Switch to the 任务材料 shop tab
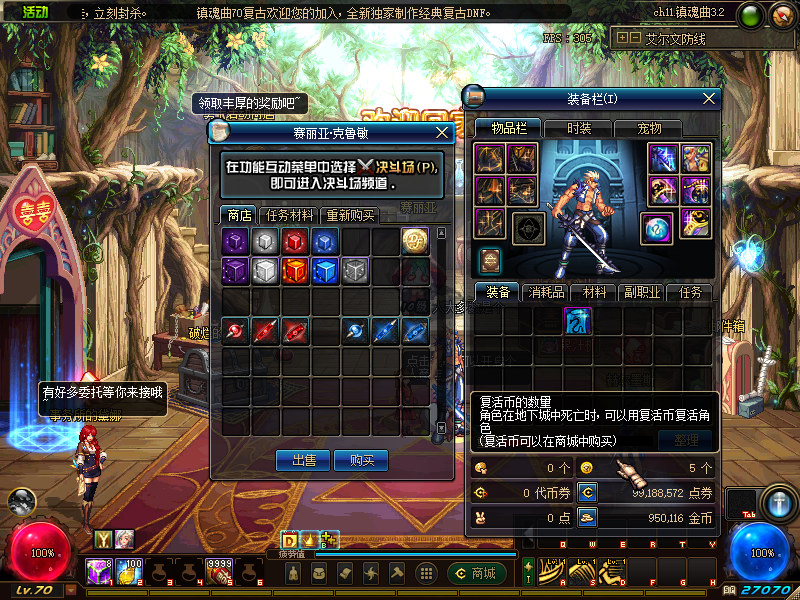 (289, 215)
